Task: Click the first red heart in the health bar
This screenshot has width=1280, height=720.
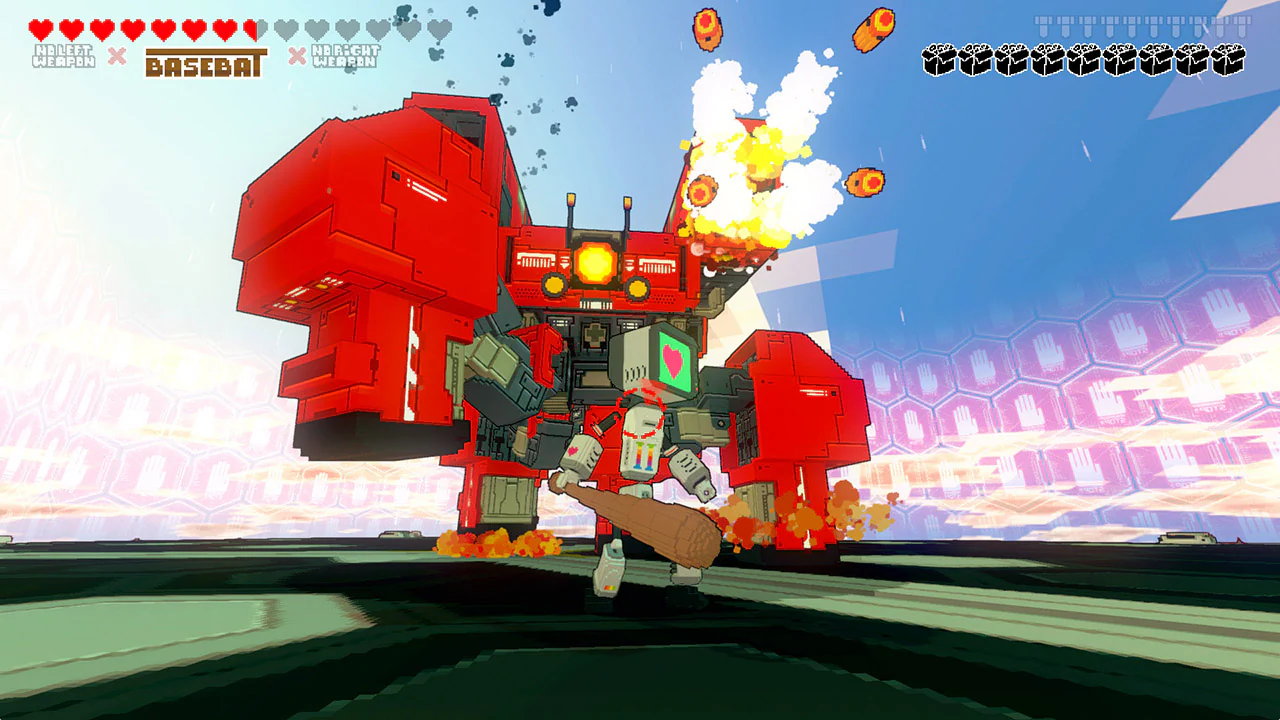Action: pyautogui.click(x=40, y=28)
